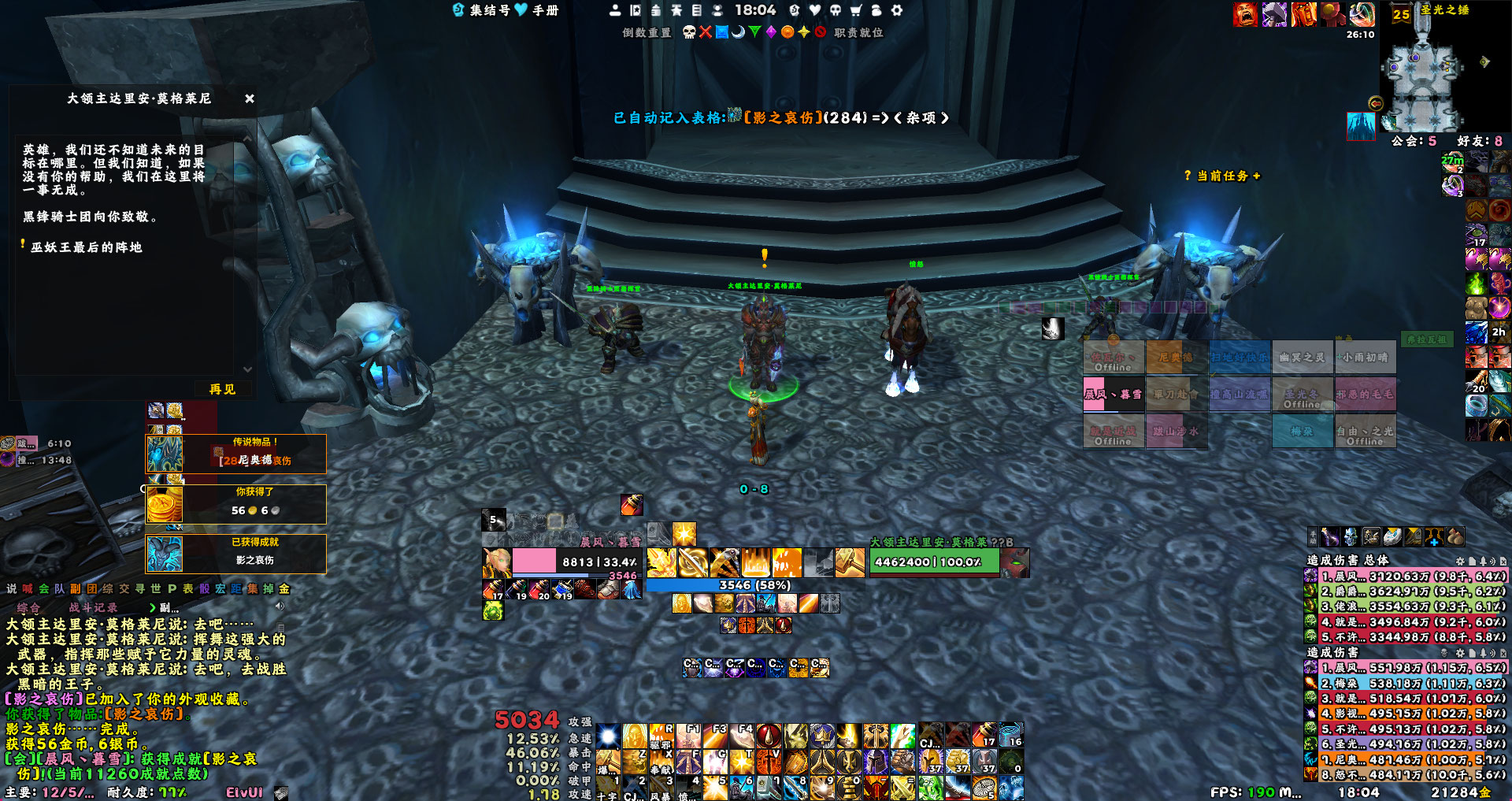This screenshot has height=801, width=1512.
Task: Choose the skull raid target marker
Action: pyautogui.click(x=689, y=32)
